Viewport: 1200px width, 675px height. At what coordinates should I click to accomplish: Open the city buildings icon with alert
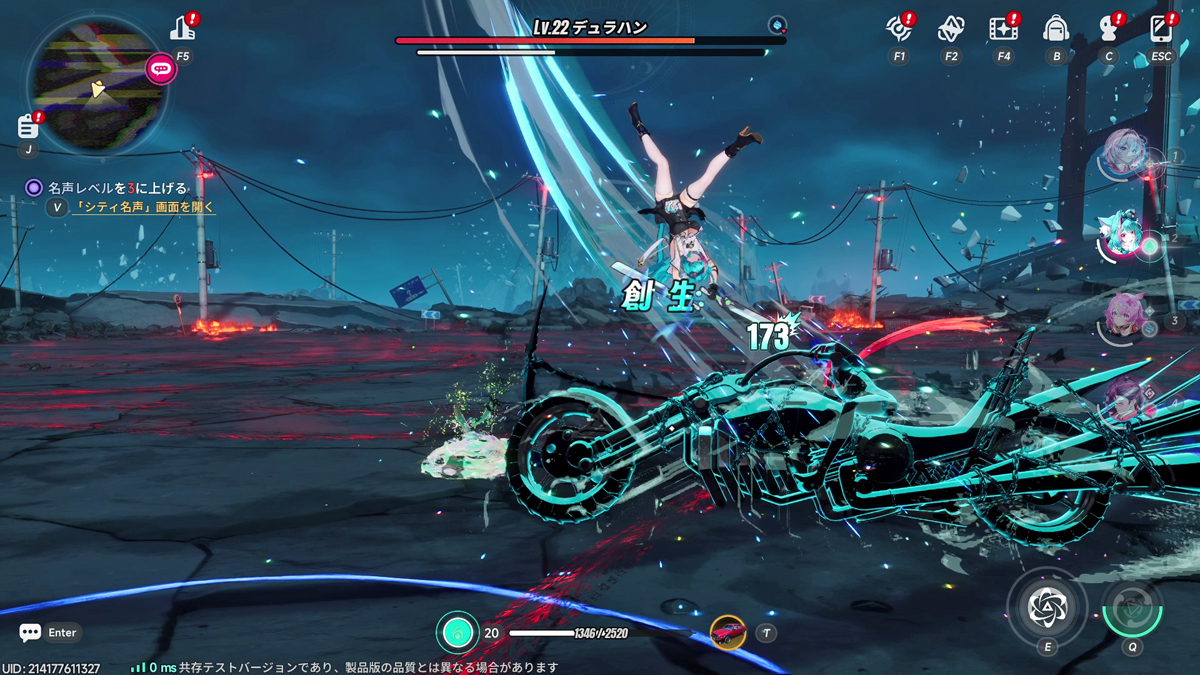183,27
